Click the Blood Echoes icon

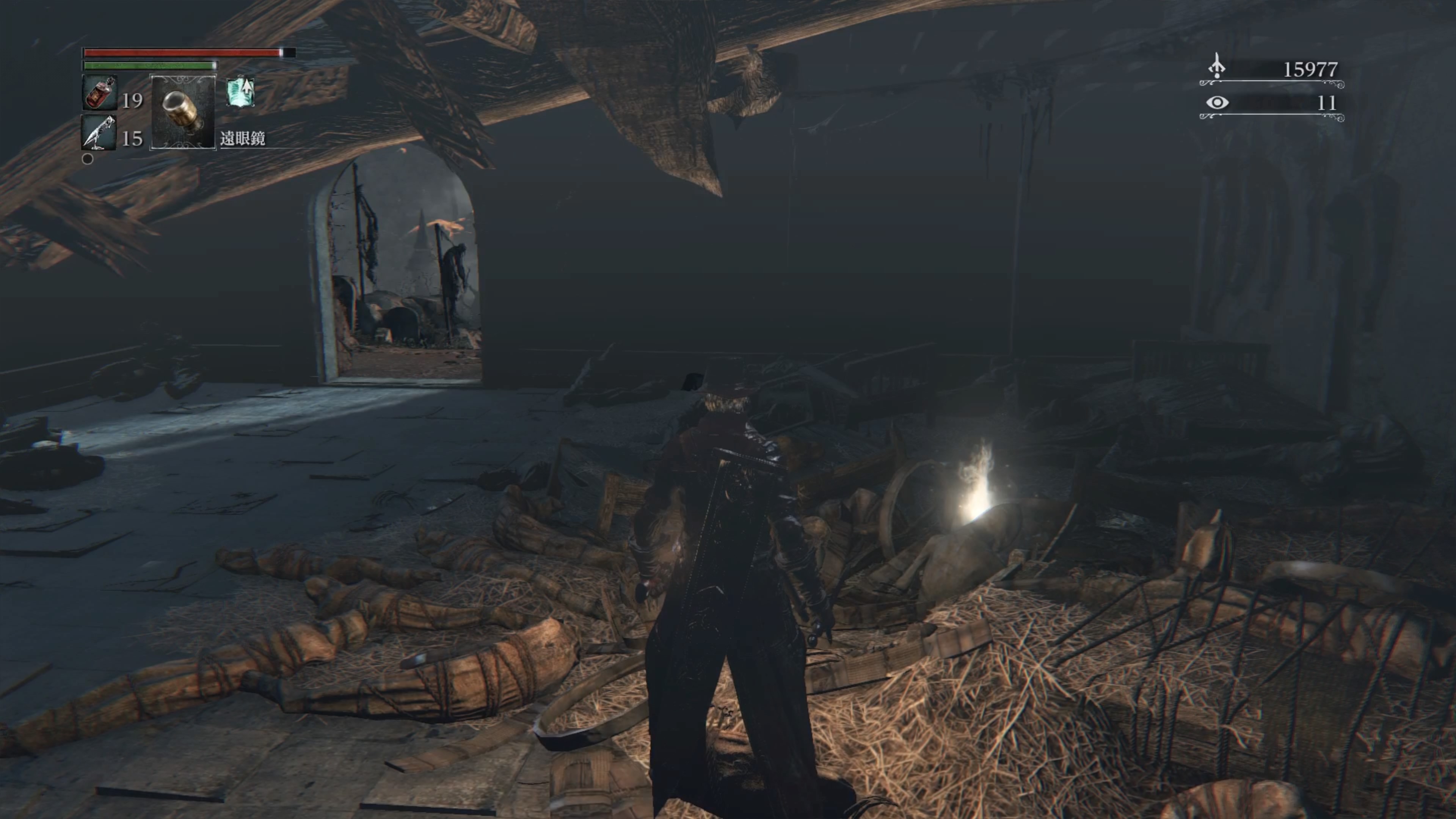pyautogui.click(x=1217, y=68)
